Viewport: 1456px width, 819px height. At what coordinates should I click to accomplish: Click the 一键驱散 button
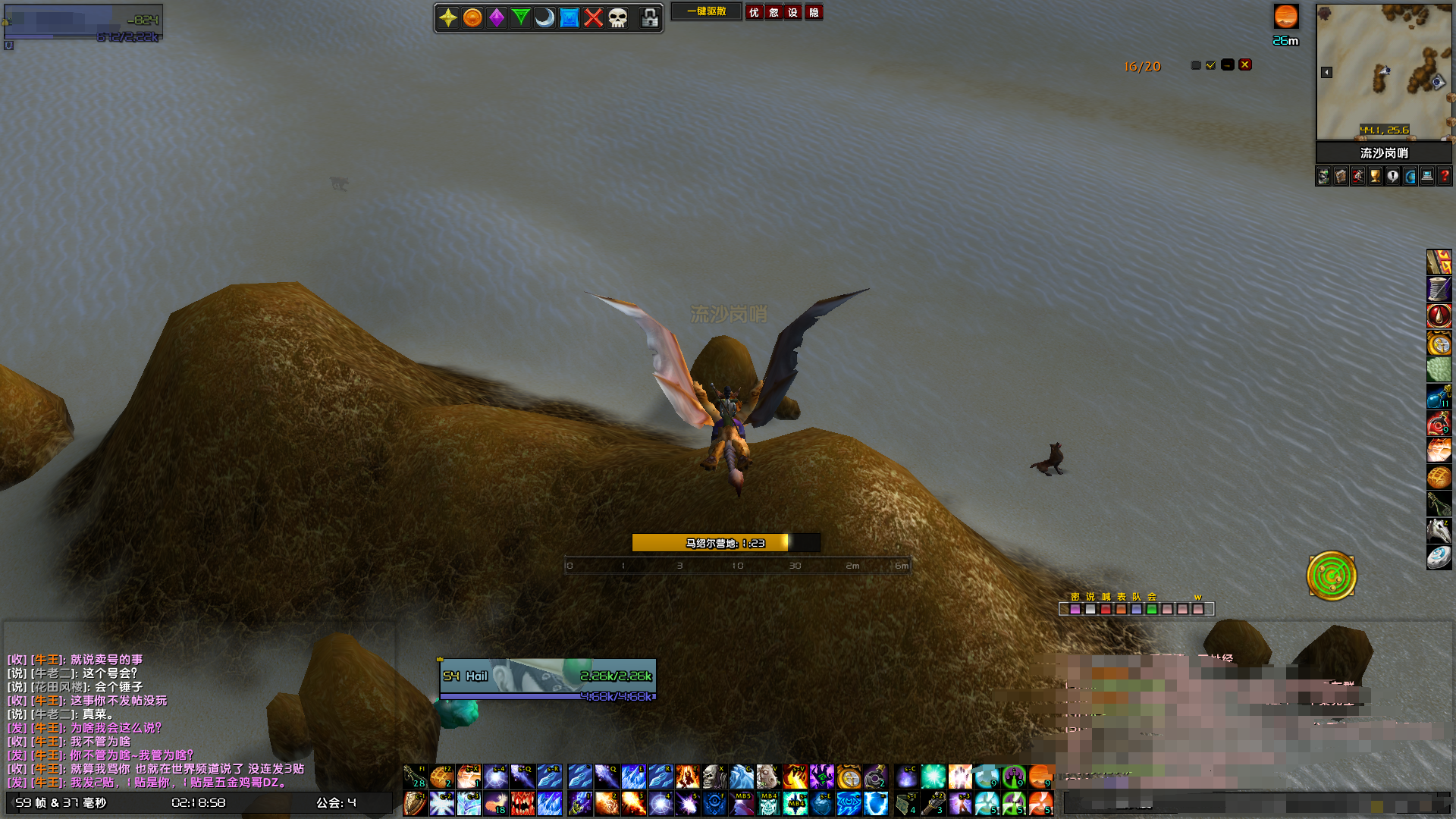pyautogui.click(x=706, y=12)
